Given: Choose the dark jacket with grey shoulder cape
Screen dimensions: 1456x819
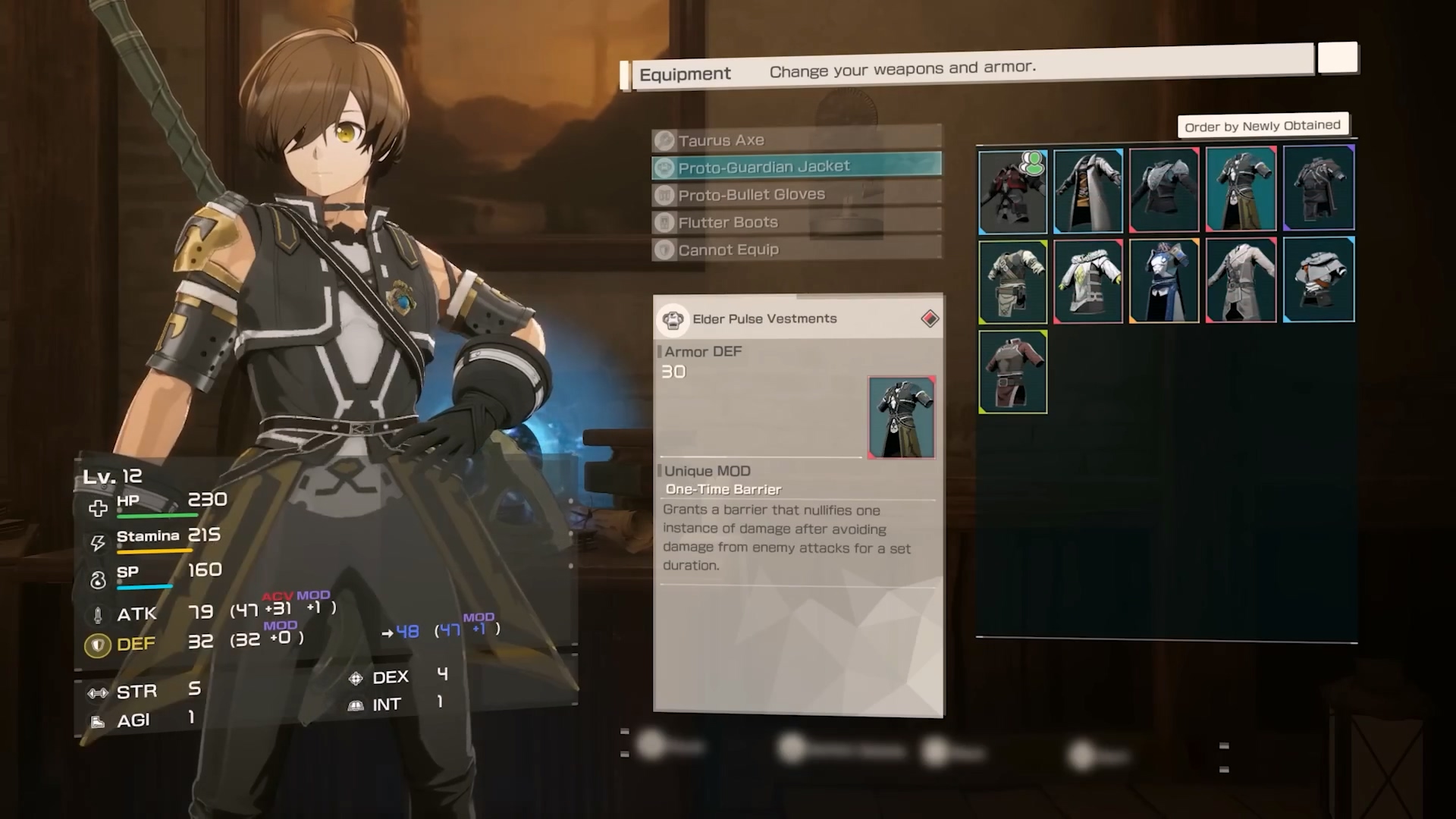Looking at the screenshot, I should click(1164, 190).
